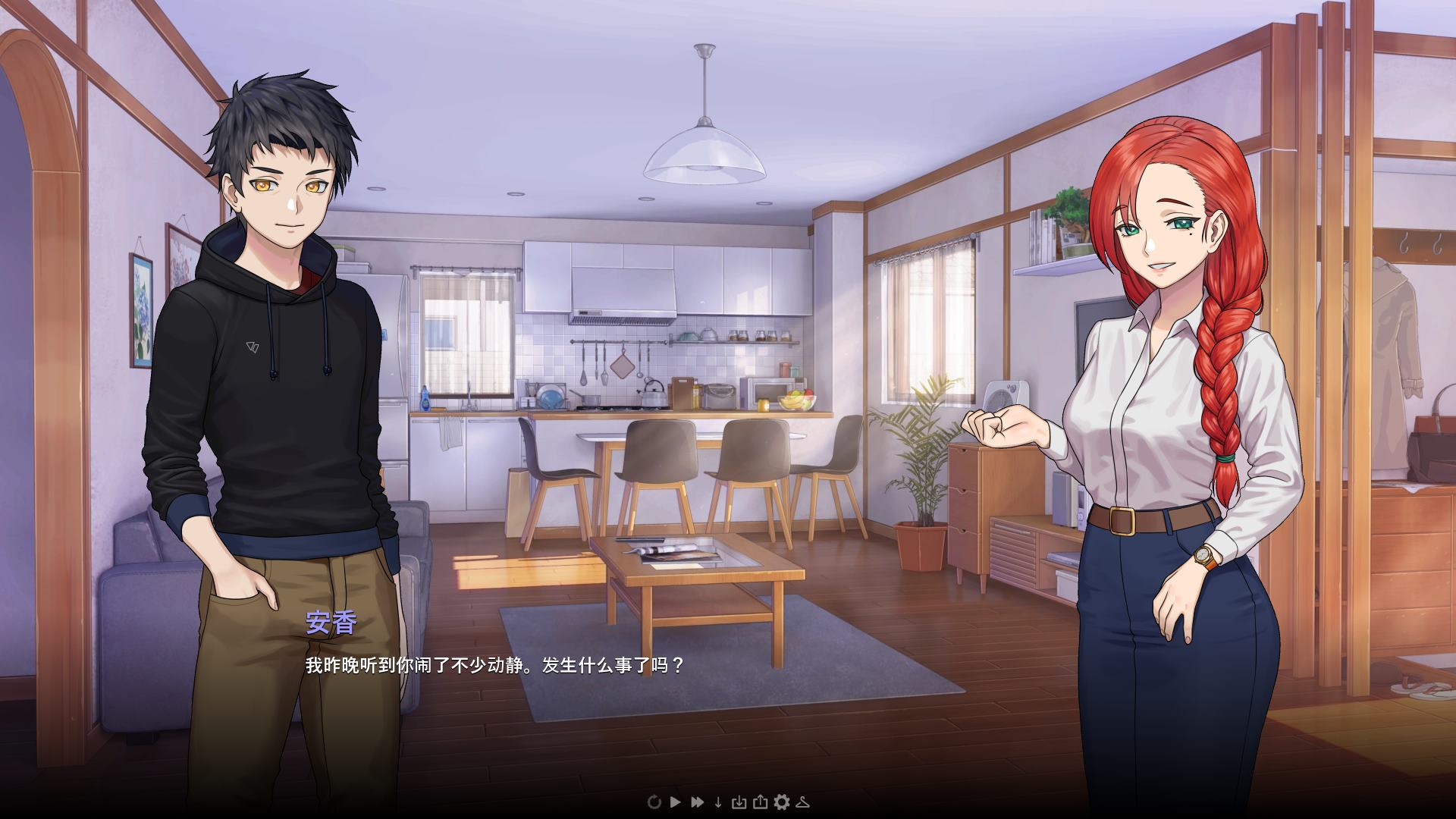This screenshot has height=819, width=1456.
Task: Click 安香's character sprite
Action: click(x=1168, y=379)
